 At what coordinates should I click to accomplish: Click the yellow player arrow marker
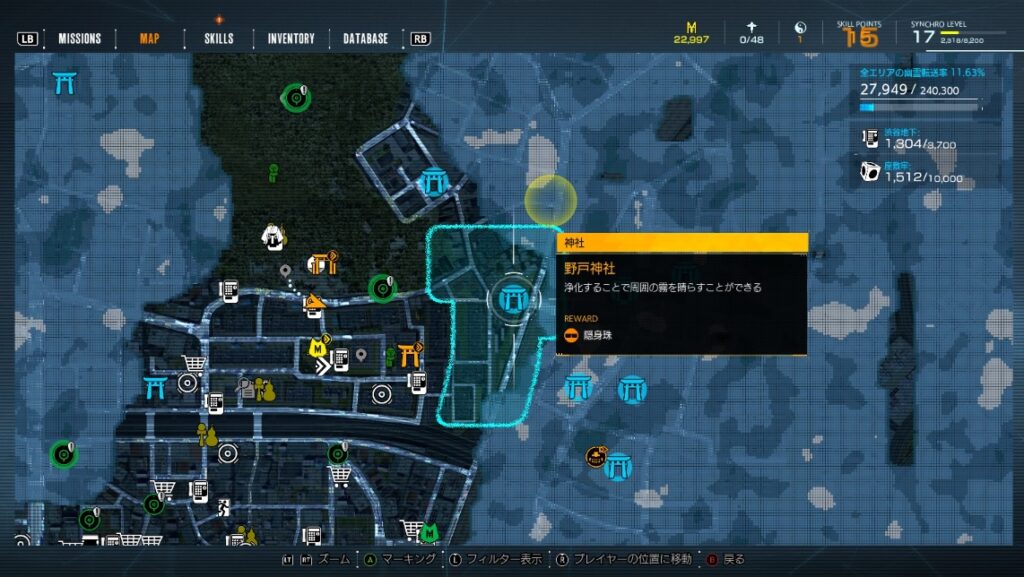tap(315, 301)
